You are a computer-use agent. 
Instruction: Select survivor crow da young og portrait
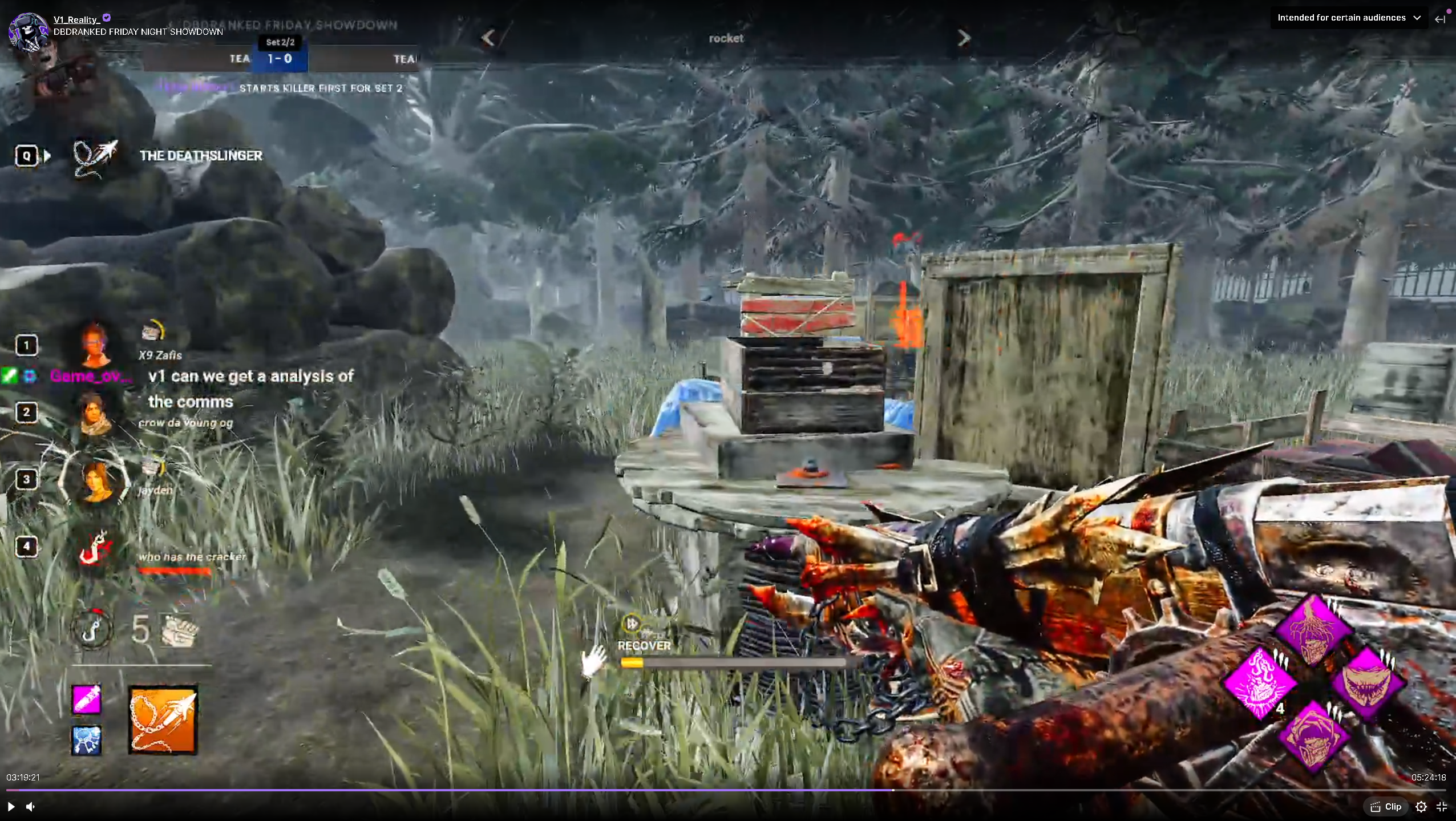pyautogui.click(x=95, y=412)
